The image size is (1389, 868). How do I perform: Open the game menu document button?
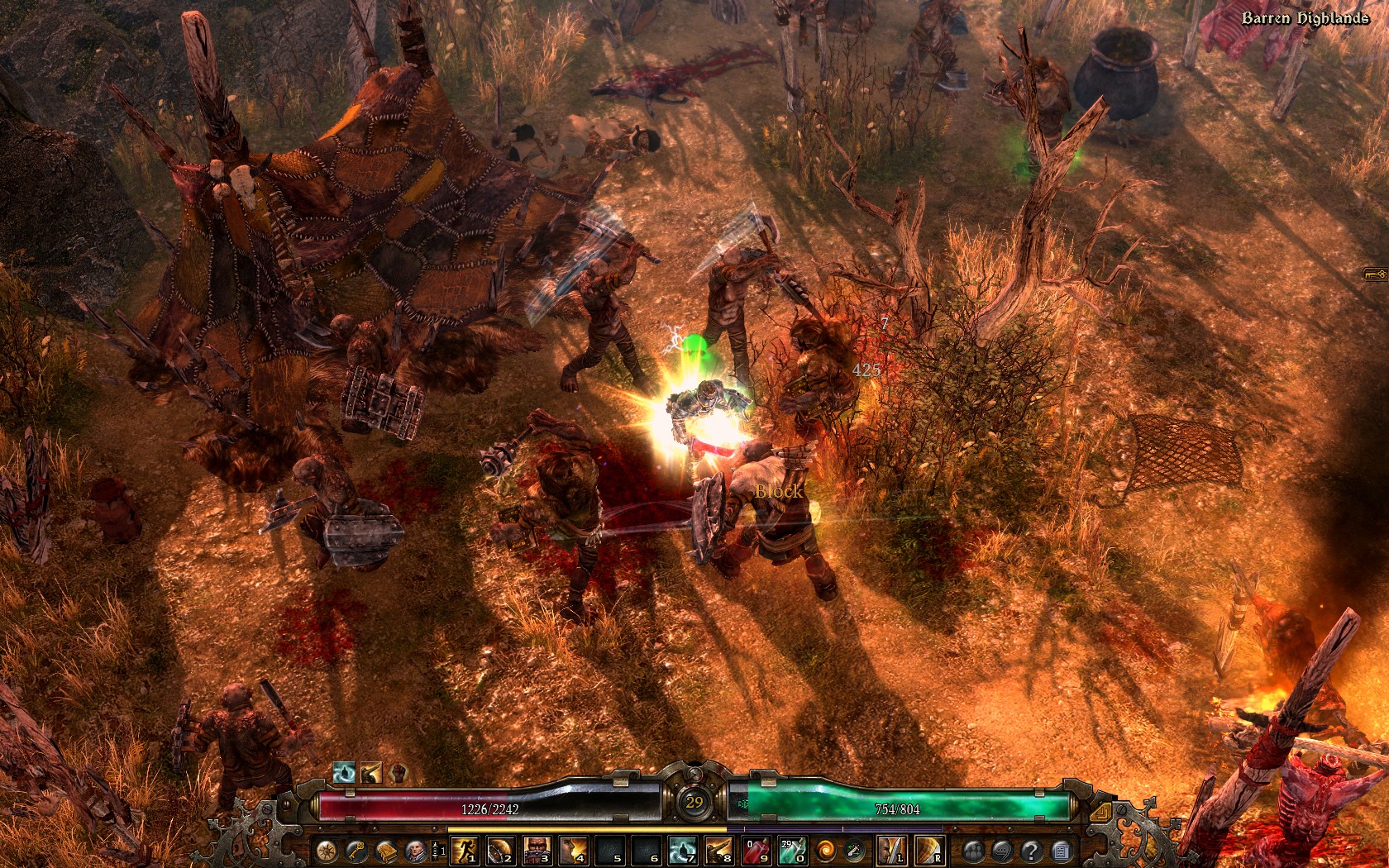1061,851
